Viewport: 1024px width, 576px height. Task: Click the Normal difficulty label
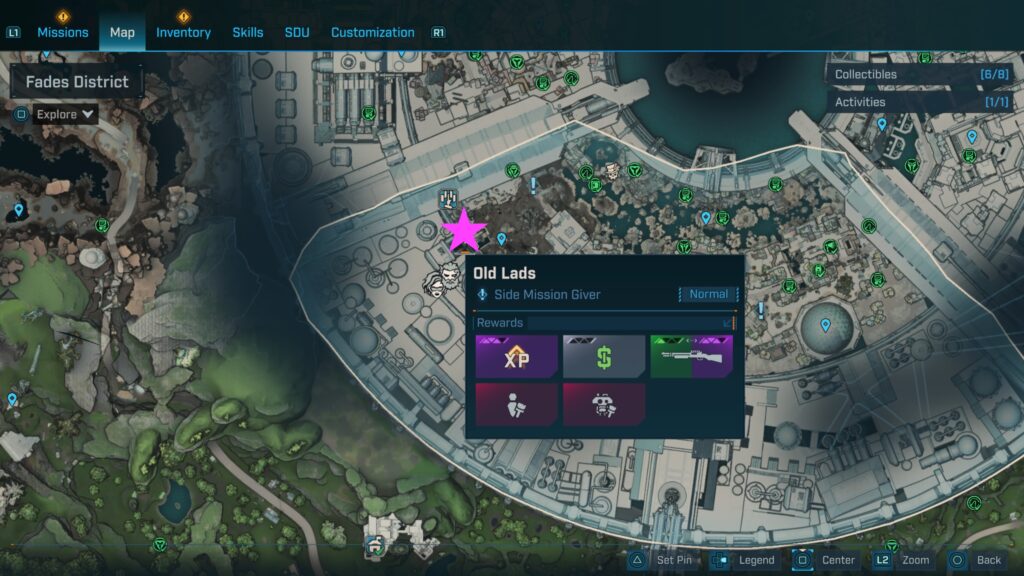[709, 295]
